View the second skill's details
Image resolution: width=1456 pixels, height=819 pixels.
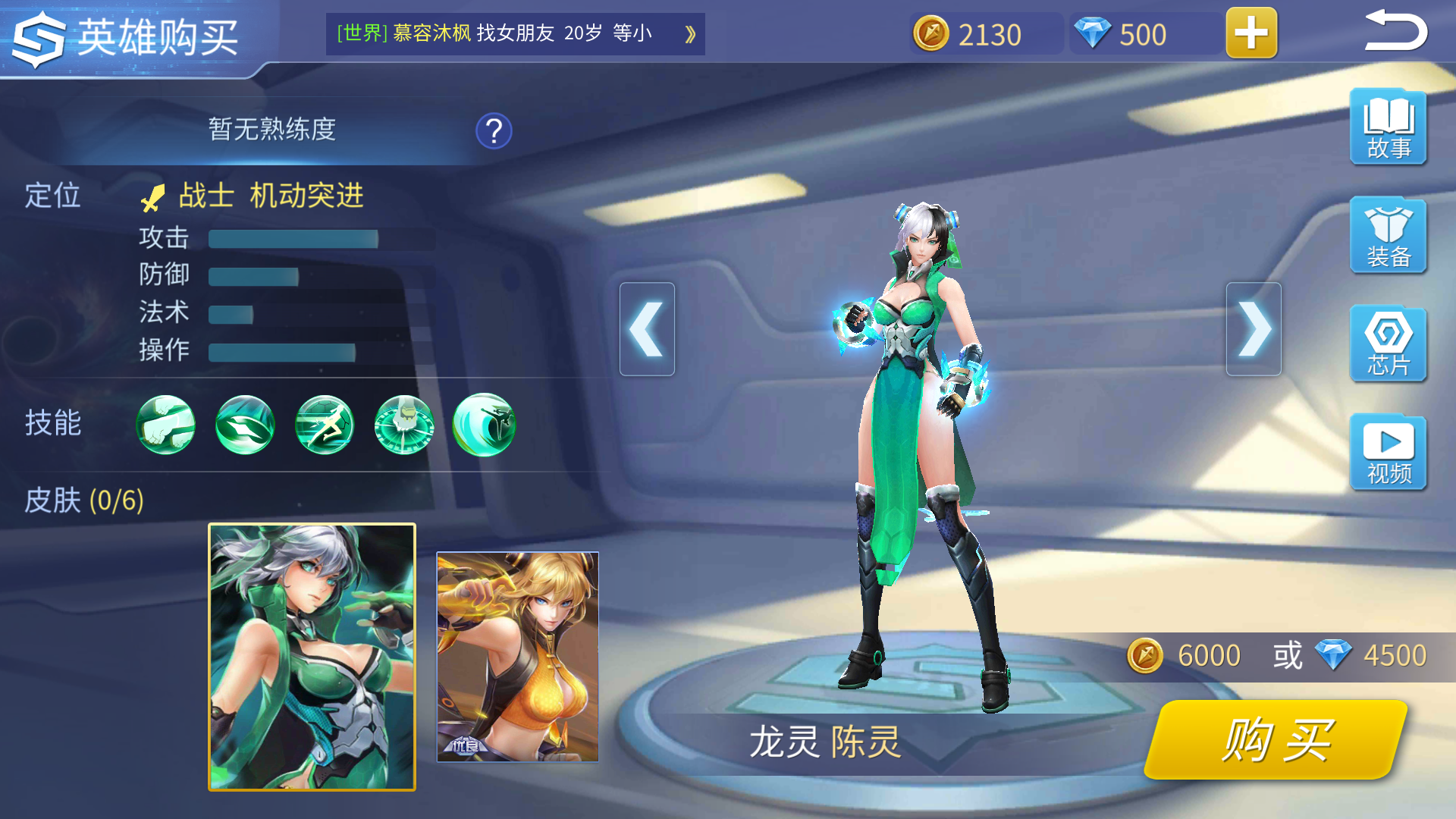pos(244,425)
